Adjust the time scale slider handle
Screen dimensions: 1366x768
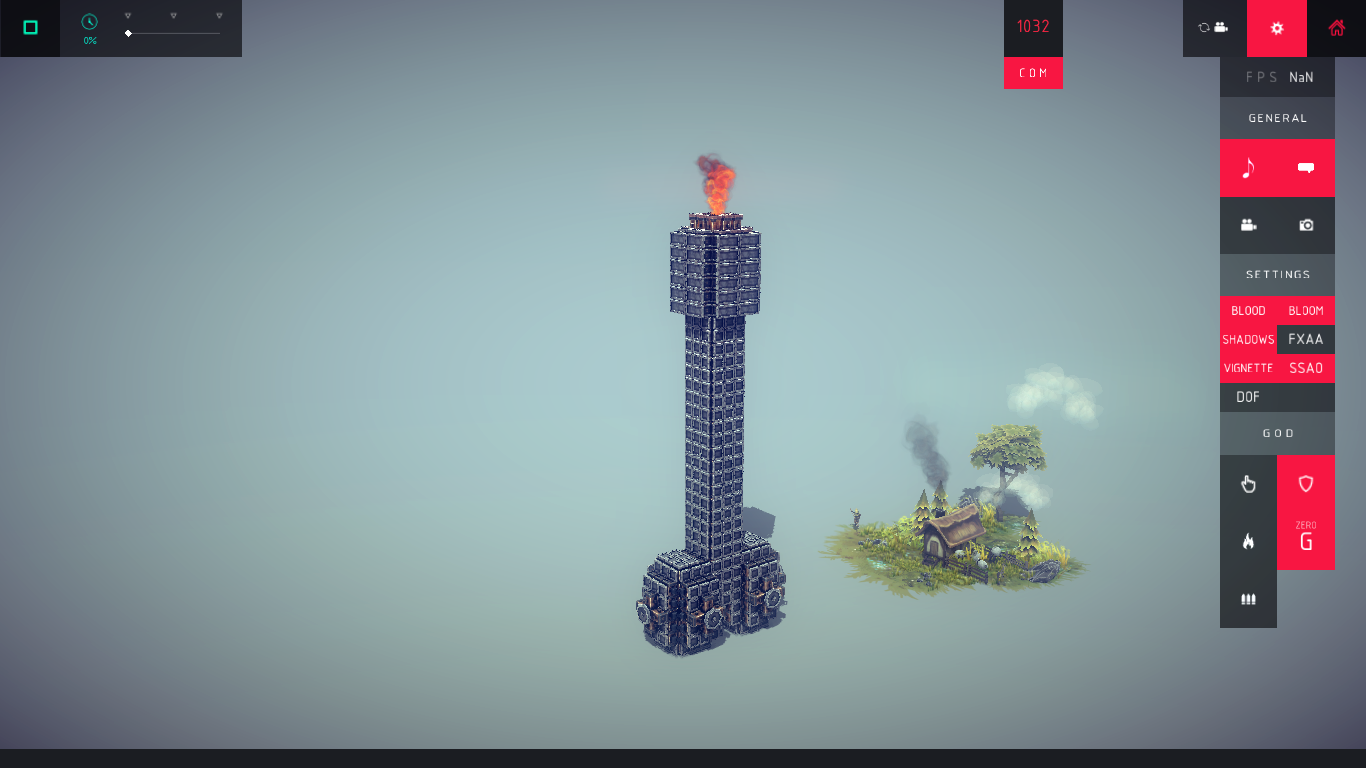(128, 34)
